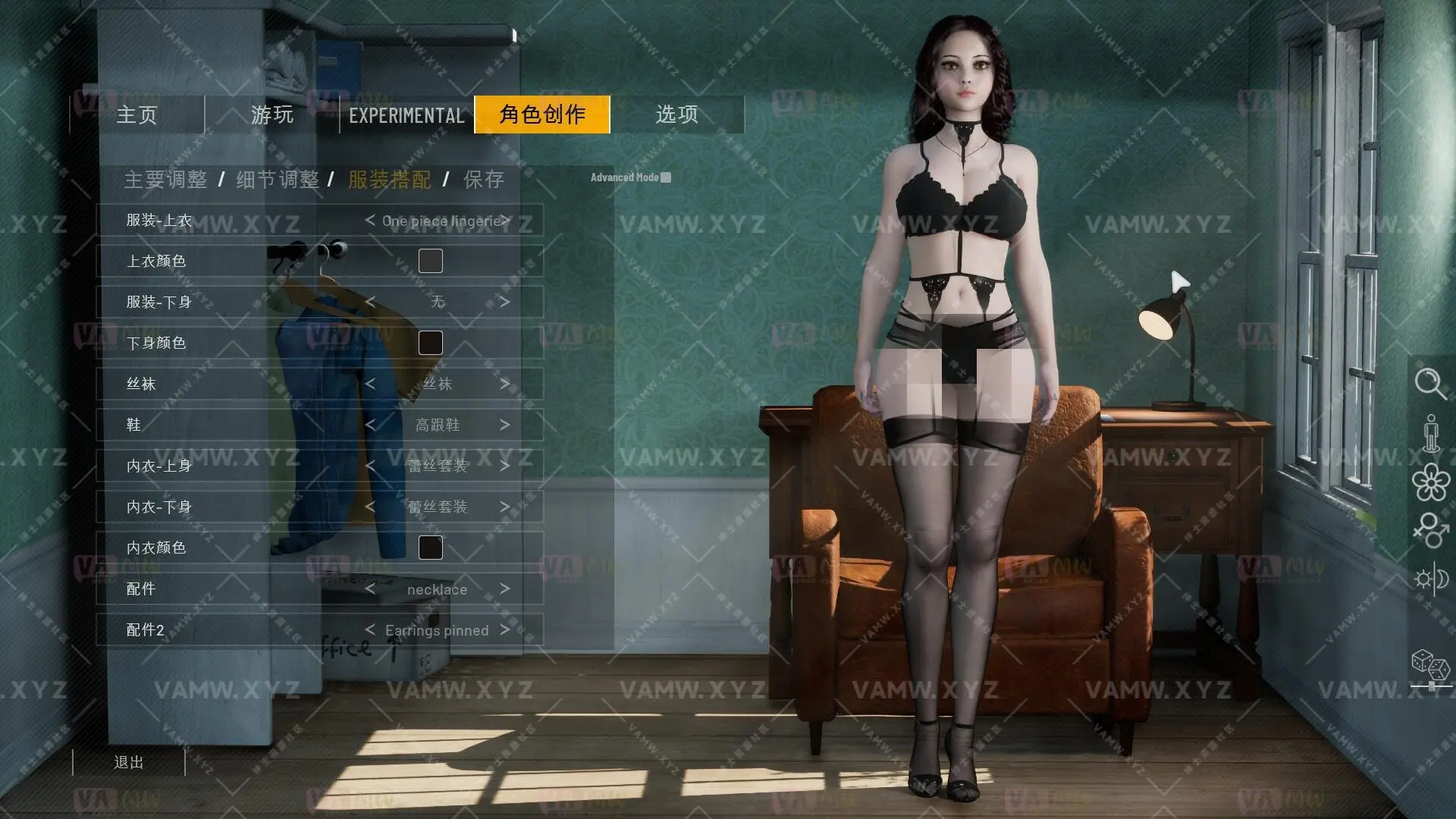This screenshot has width=1456, height=819.
Task: Select next 丝袜 stockings style
Action: pos(506,384)
